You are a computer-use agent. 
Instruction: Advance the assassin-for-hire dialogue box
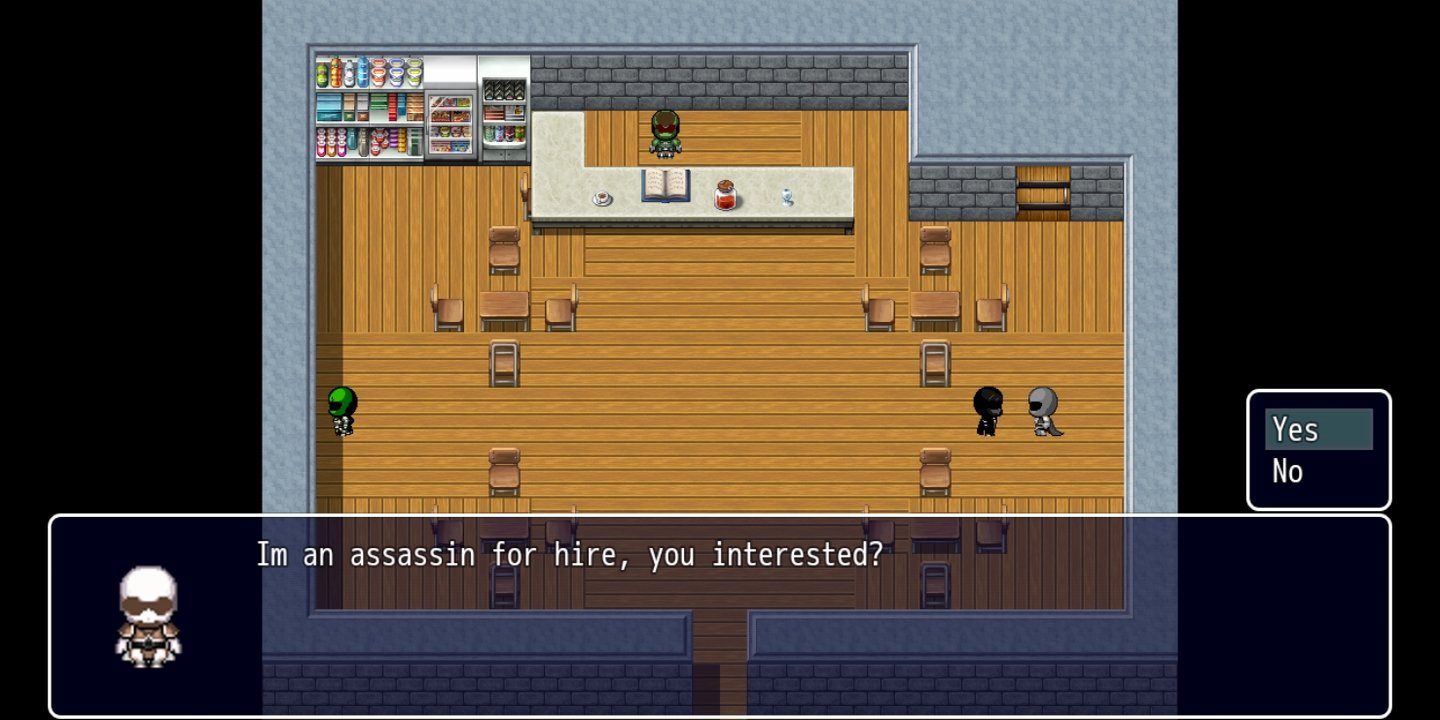click(x=719, y=614)
